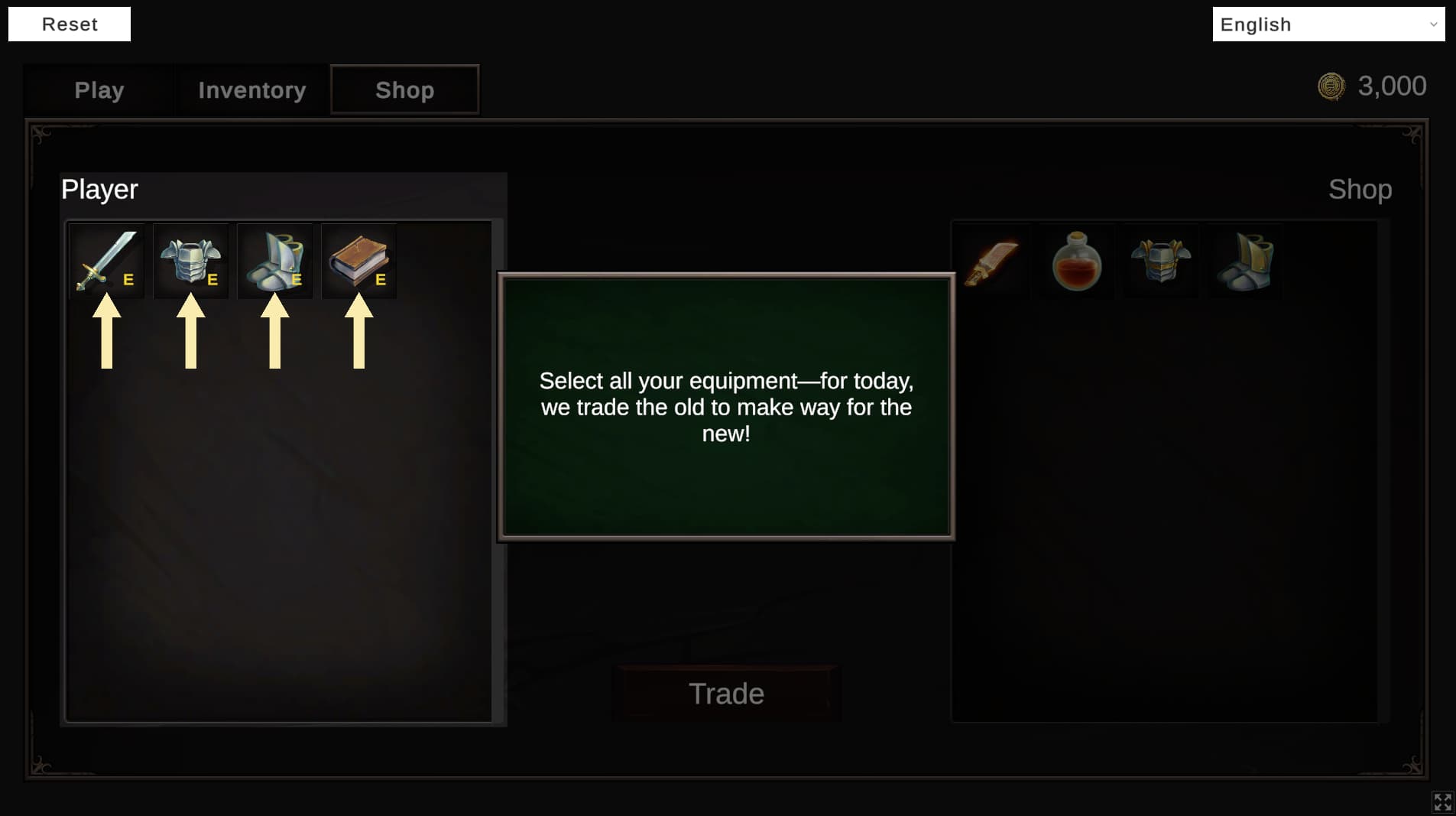Open the Inventory tab

click(x=251, y=89)
